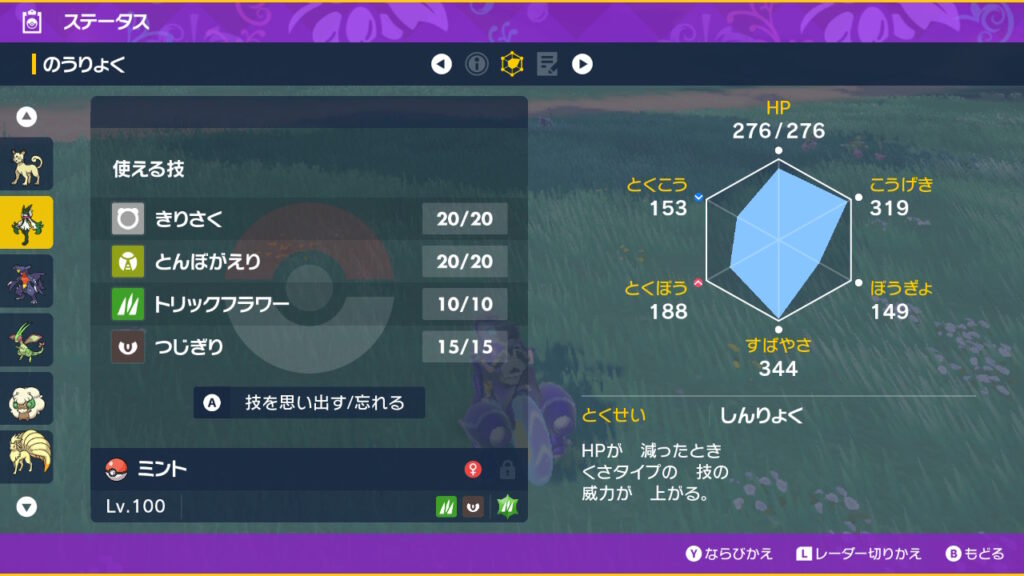Select Persian in the party list
This screenshot has height=576, width=1024.
(26, 165)
